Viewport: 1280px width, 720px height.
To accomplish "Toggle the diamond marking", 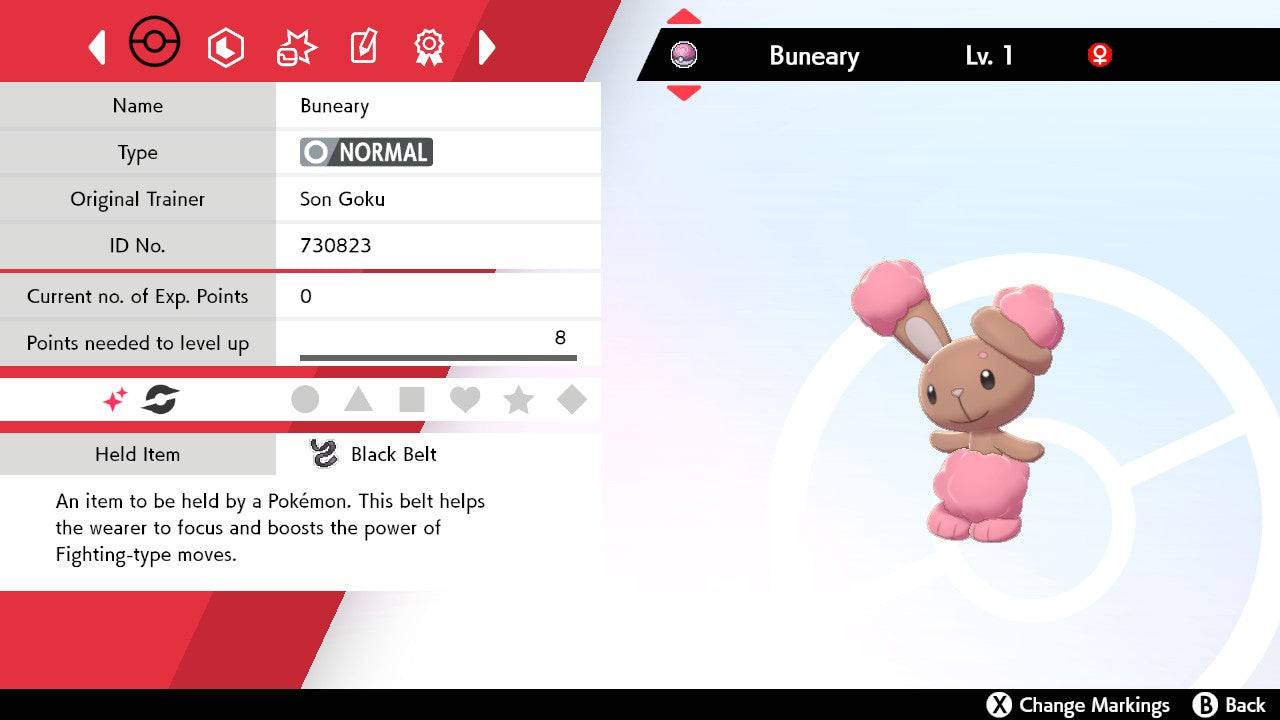I will pyautogui.click(x=572, y=400).
